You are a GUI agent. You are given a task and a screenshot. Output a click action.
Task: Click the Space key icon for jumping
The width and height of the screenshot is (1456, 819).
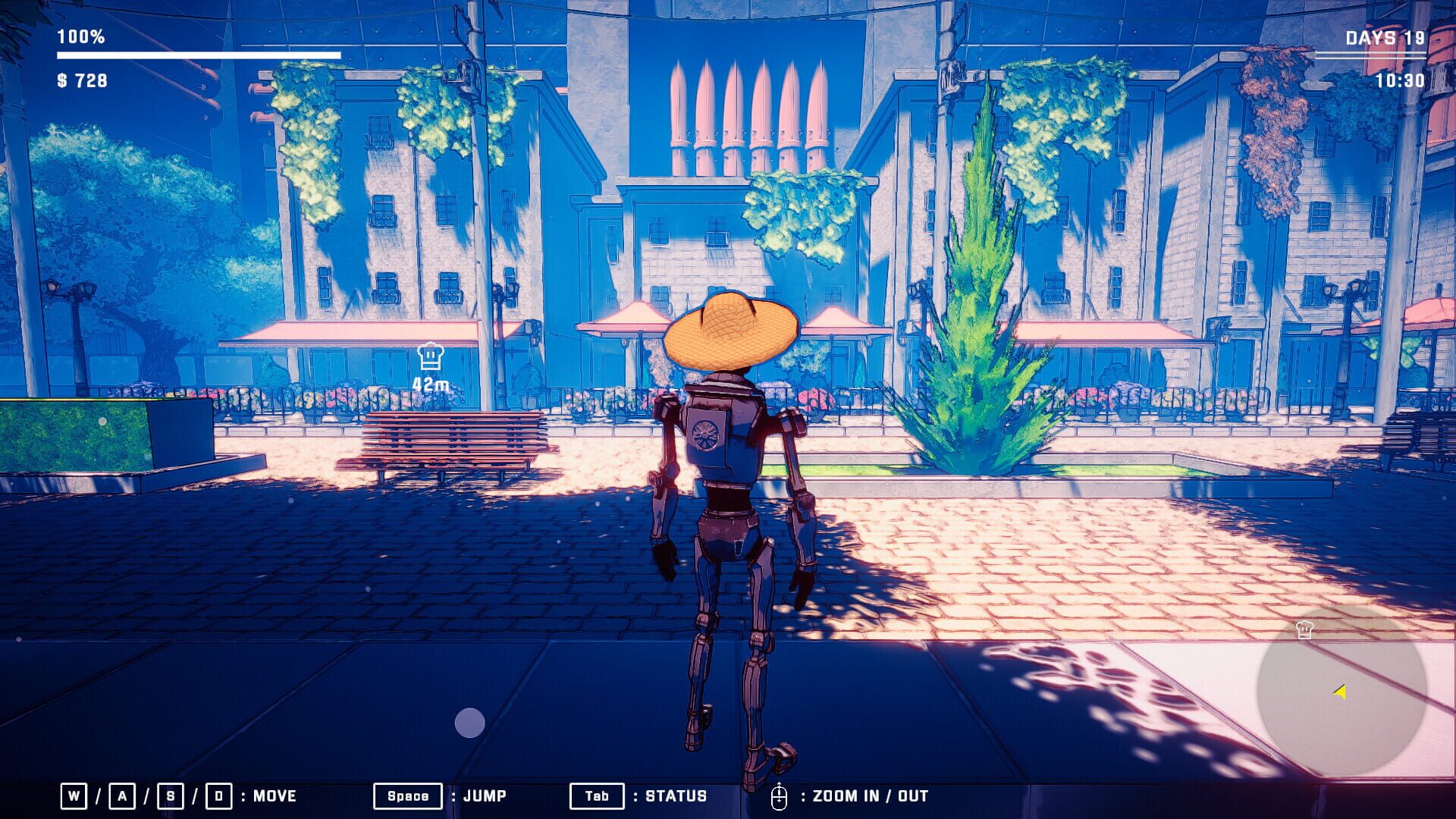tap(407, 796)
